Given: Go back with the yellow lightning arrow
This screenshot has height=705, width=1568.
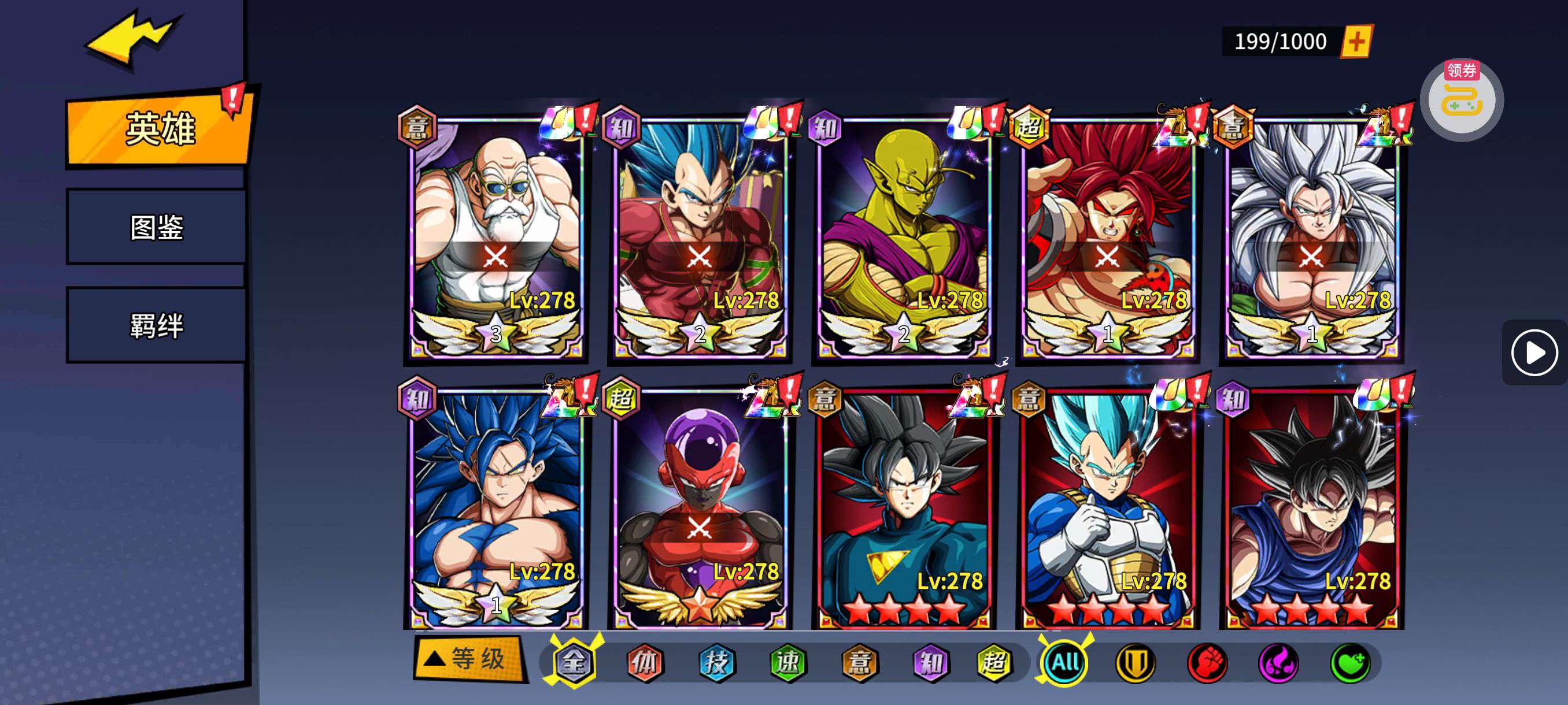Looking at the screenshot, I should 134,38.
